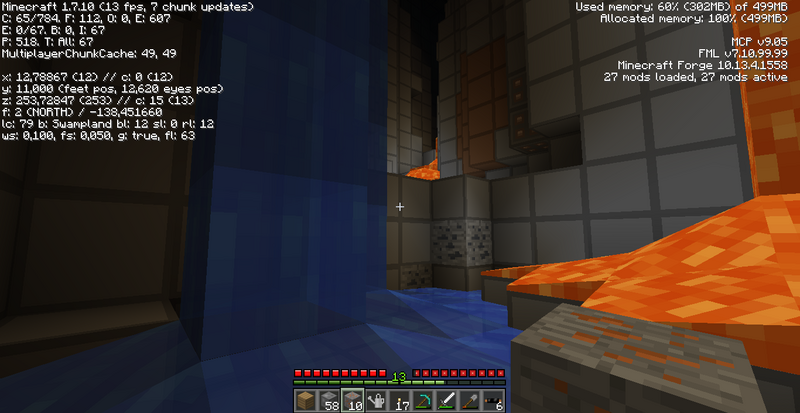Equip the diamond pickaxe

pos(423,401)
